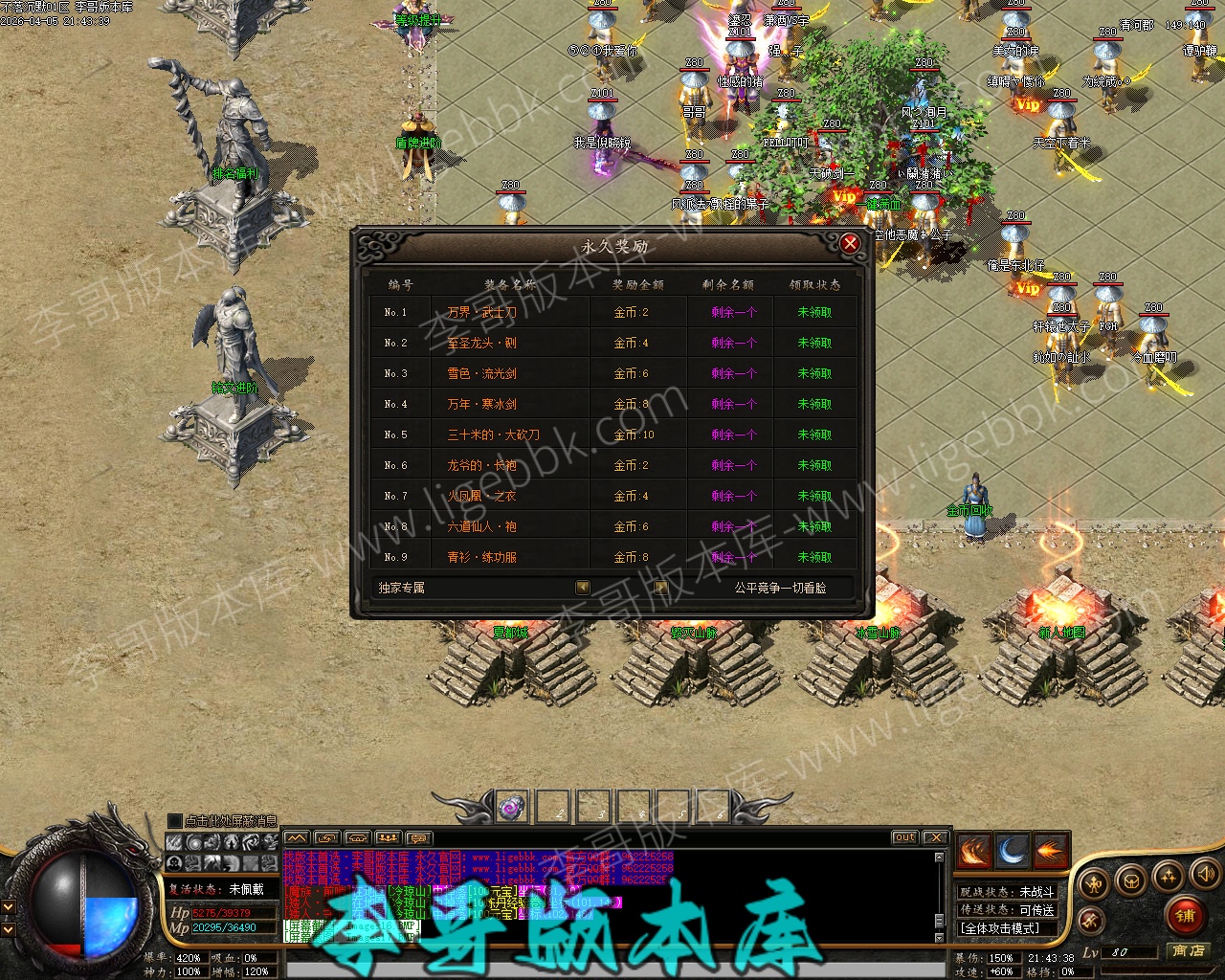Go to the next reward page arrow
The image size is (1225, 980).
tap(660, 588)
